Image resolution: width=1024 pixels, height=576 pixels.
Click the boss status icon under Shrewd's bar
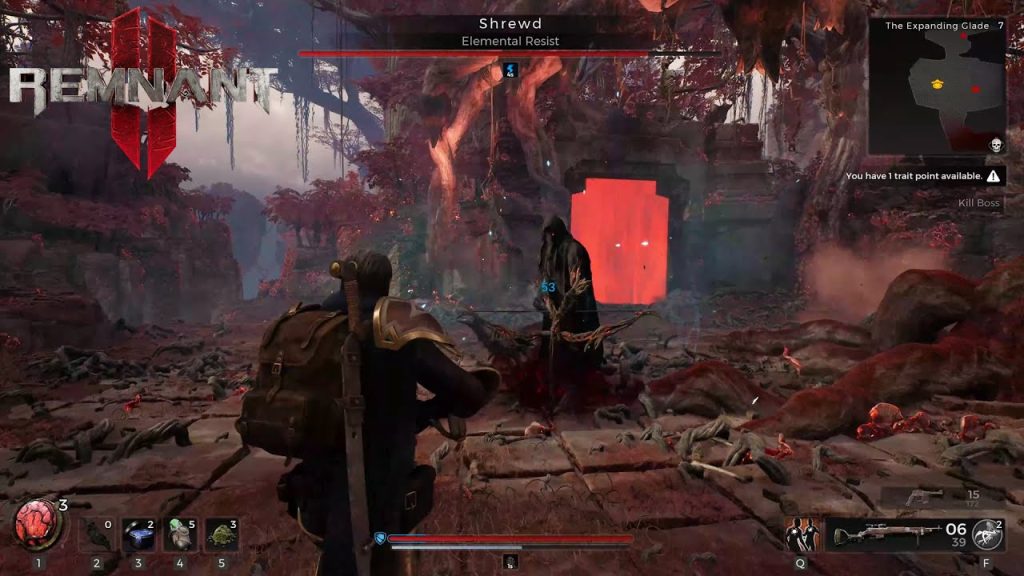click(x=510, y=69)
